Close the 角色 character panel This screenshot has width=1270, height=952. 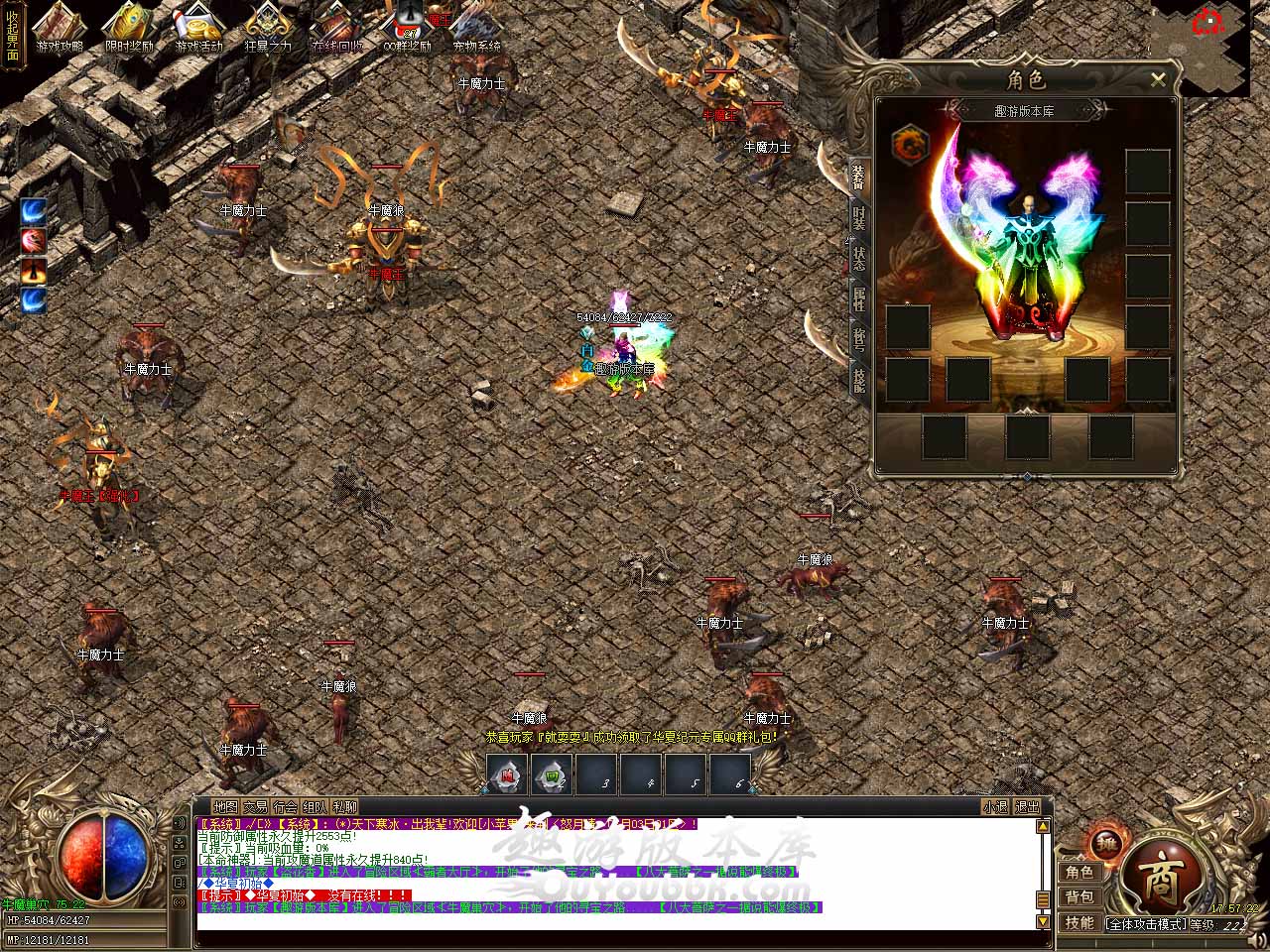[x=1158, y=80]
